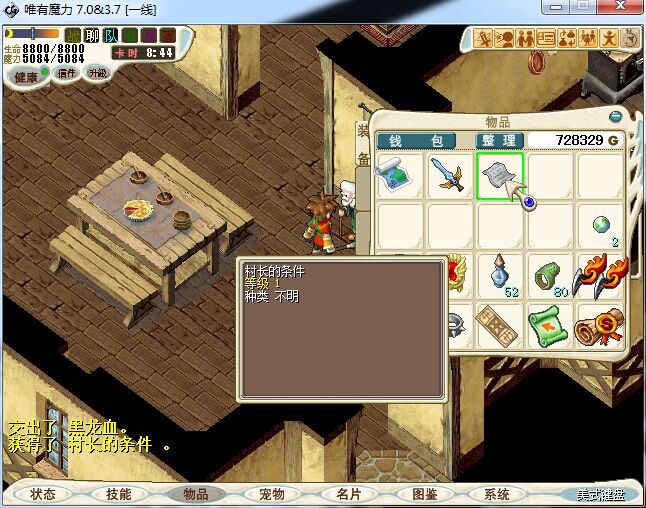
Task: Open the 名片 name card menu
Action: [x=347, y=494]
